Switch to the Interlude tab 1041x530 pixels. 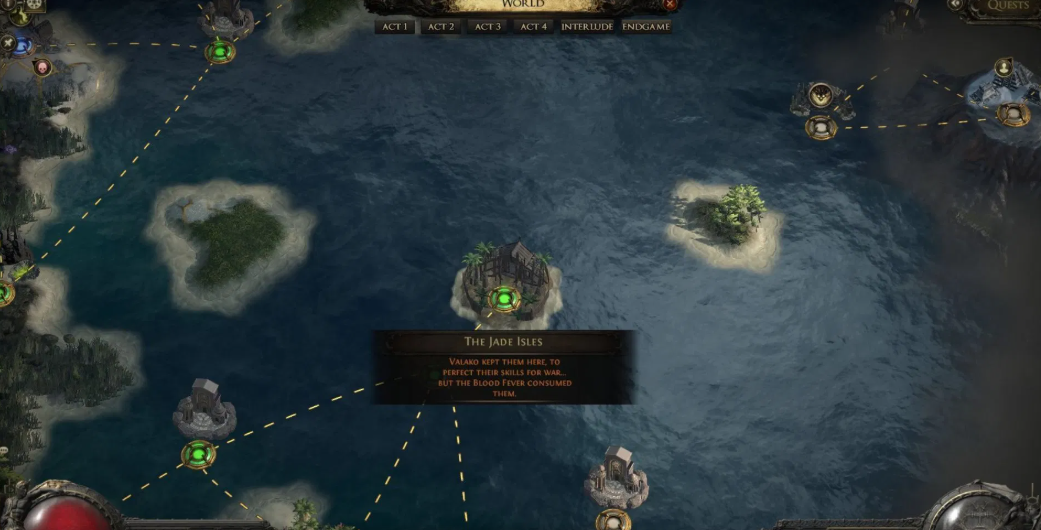[587, 26]
